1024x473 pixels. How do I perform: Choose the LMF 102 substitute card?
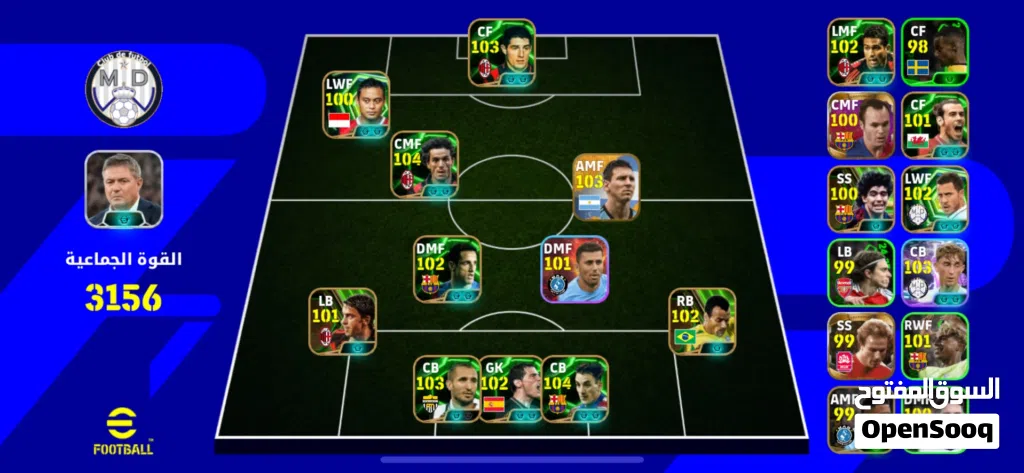point(860,51)
